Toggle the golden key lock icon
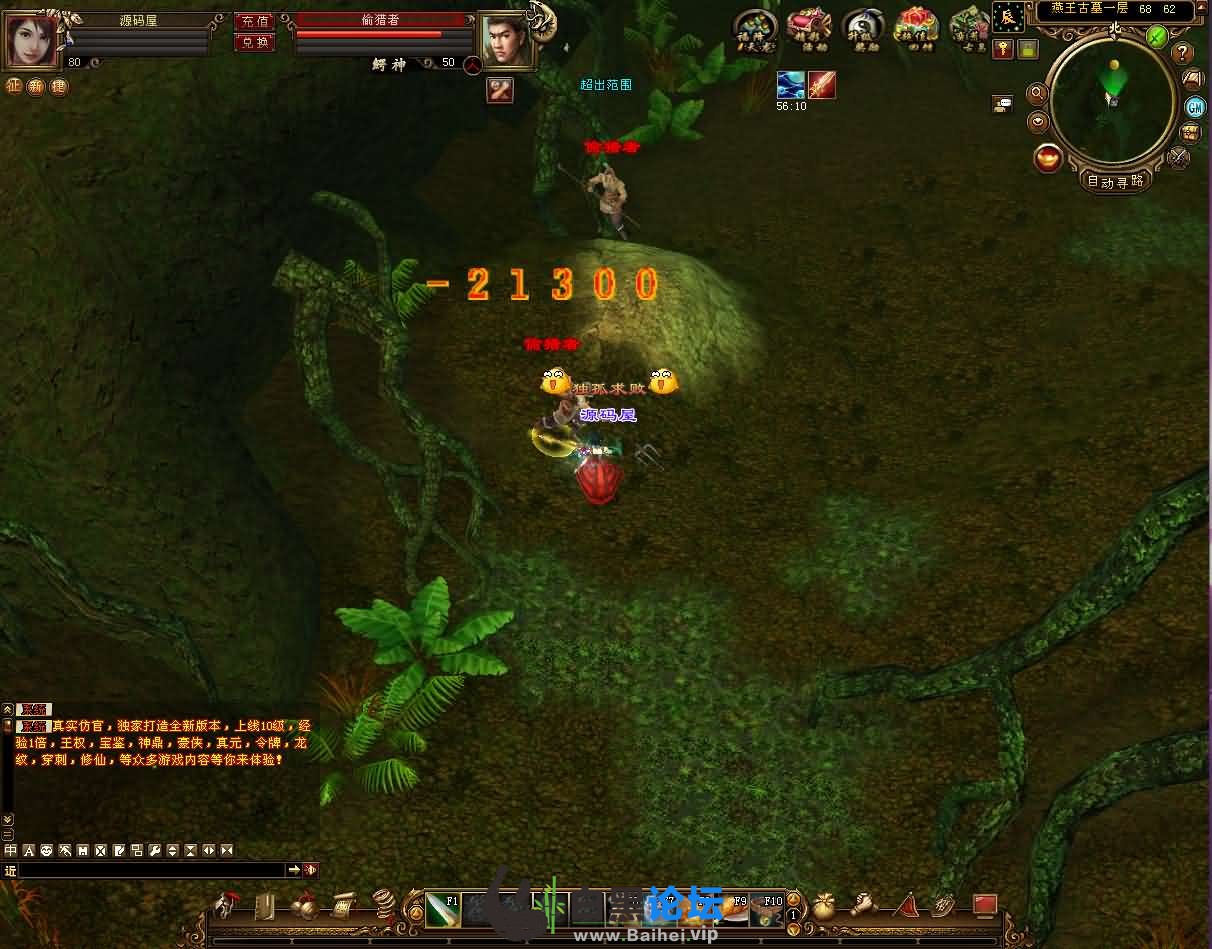The image size is (1212, 949). (1002, 48)
